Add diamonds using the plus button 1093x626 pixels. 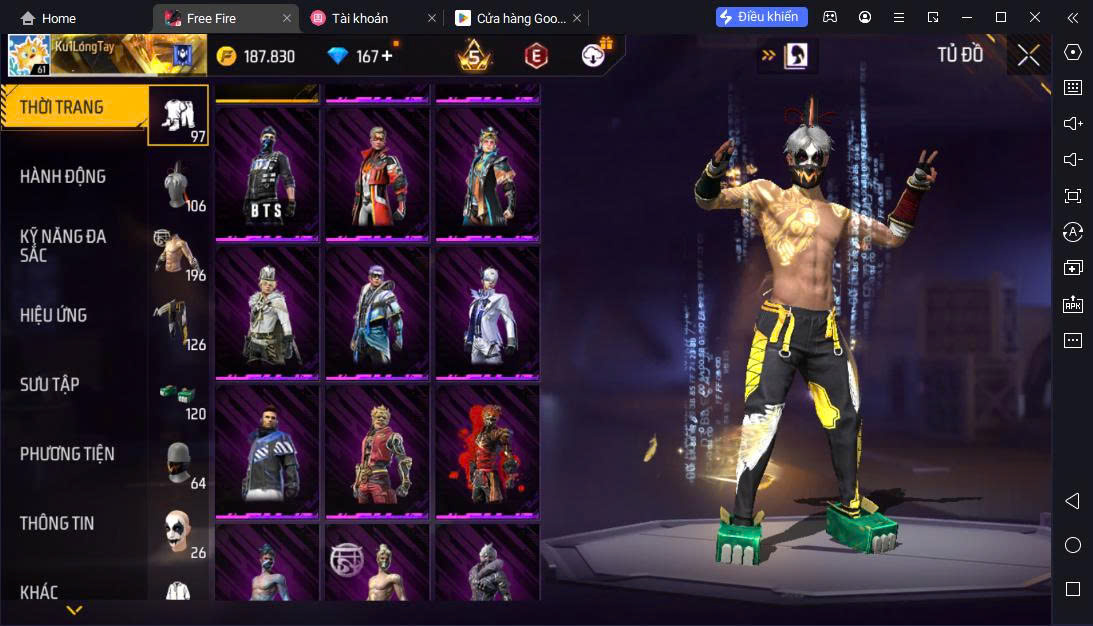(x=387, y=56)
